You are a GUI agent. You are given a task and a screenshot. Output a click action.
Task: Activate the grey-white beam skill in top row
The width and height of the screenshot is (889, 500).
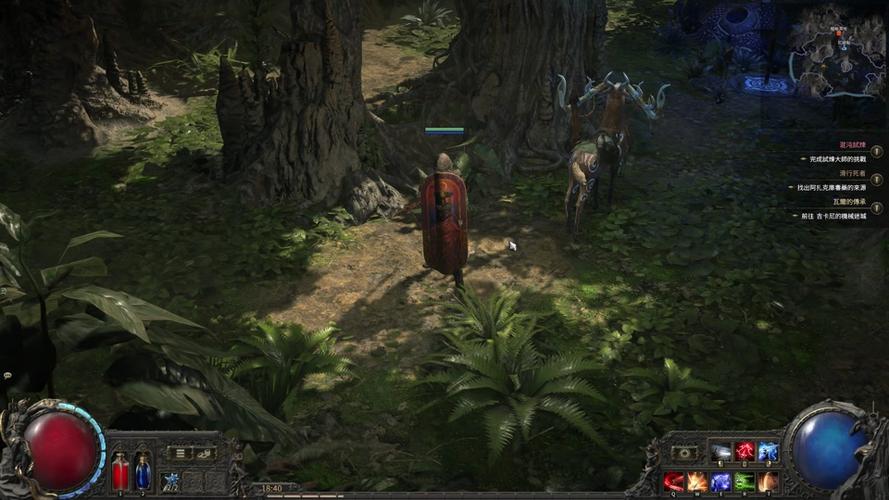point(721,453)
